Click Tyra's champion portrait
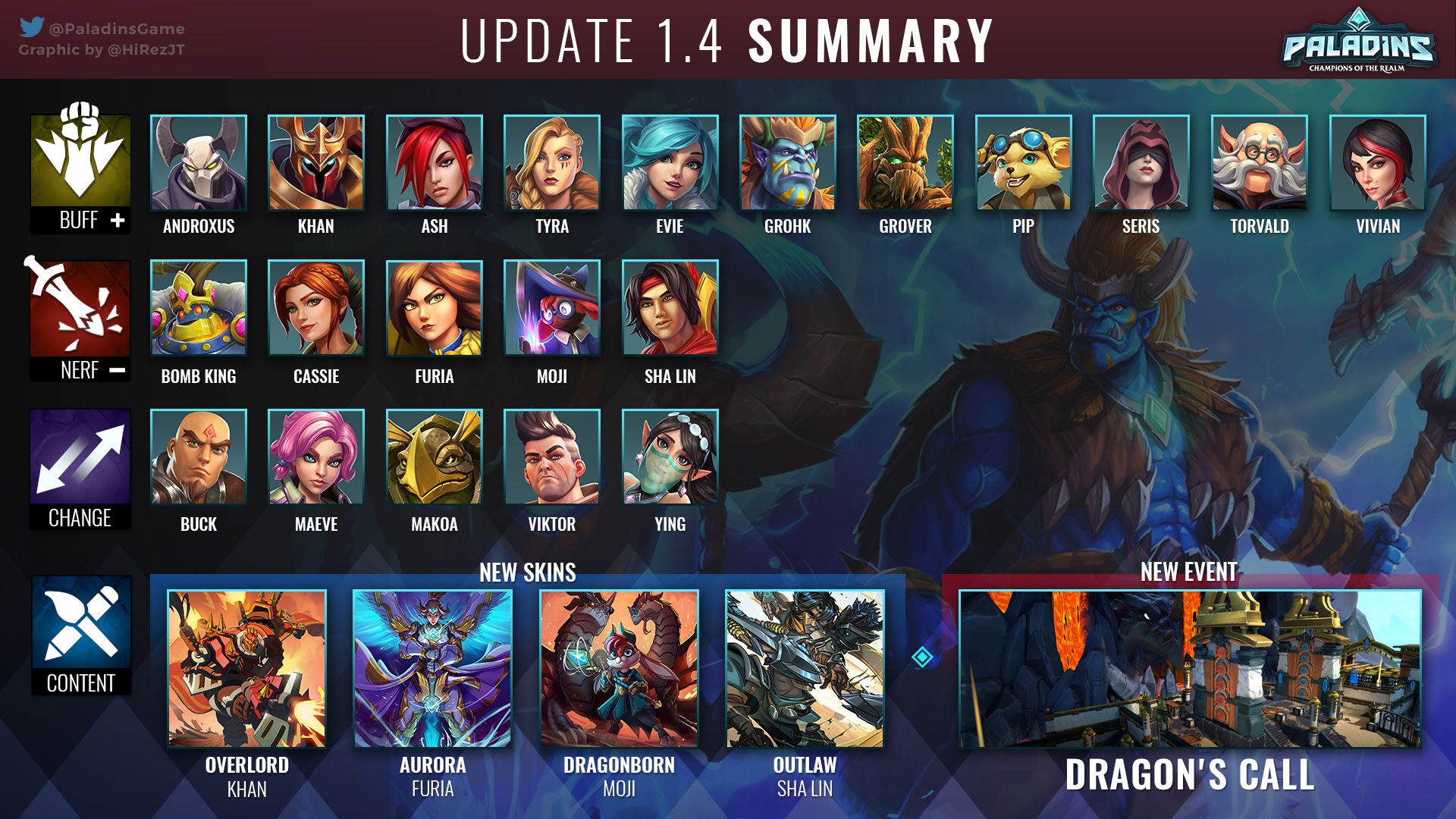This screenshot has width=1456, height=819. (x=552, y=162)
